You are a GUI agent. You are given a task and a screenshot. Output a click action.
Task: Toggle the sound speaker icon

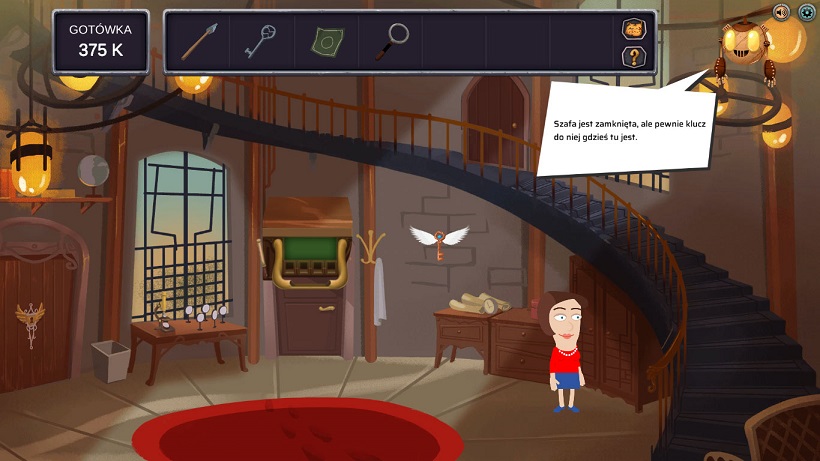[x=781, y=12]
